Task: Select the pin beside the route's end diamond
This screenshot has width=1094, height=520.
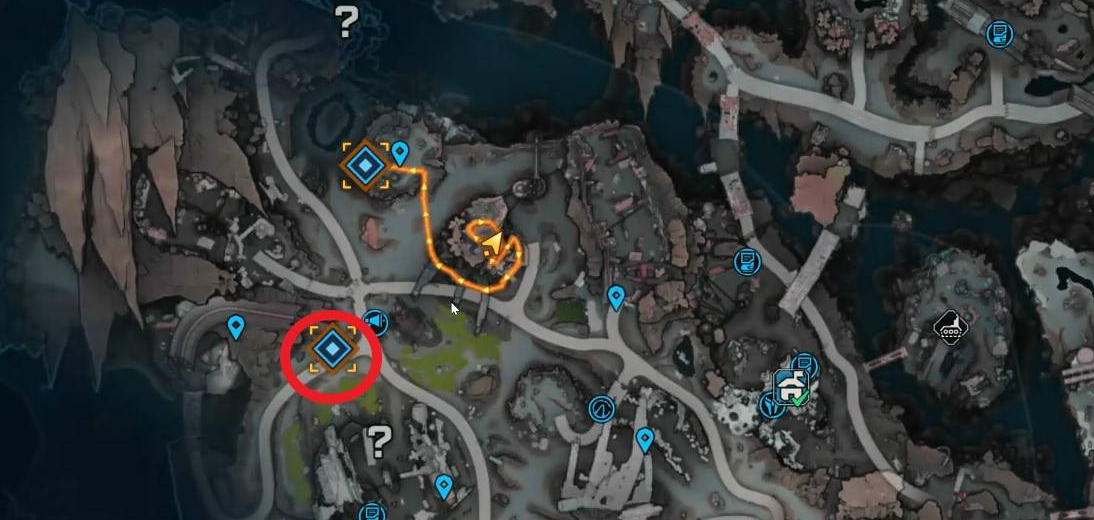Action: click(400, 153)
